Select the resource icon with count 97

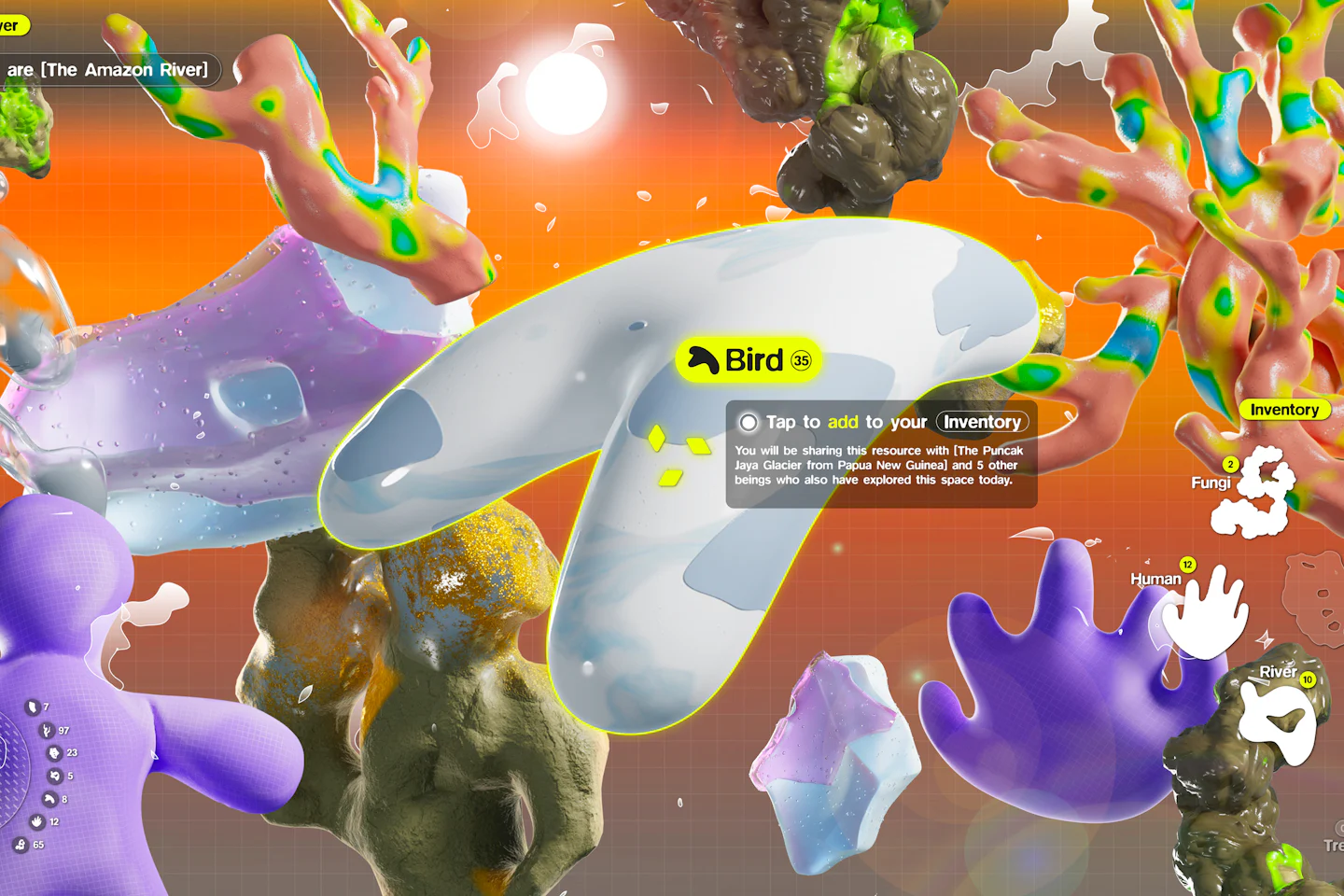[x=47, y=731]
